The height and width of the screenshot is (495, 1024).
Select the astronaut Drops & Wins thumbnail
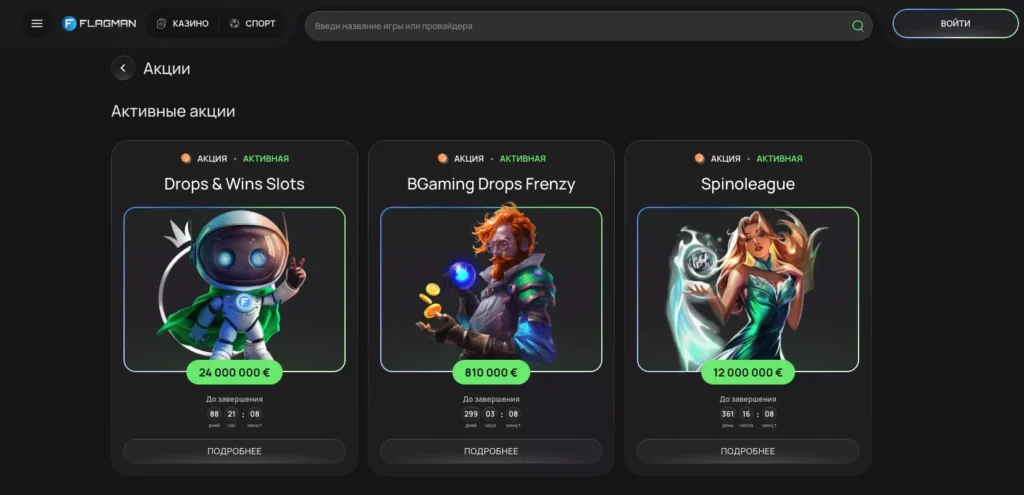[x=234, y=288]
